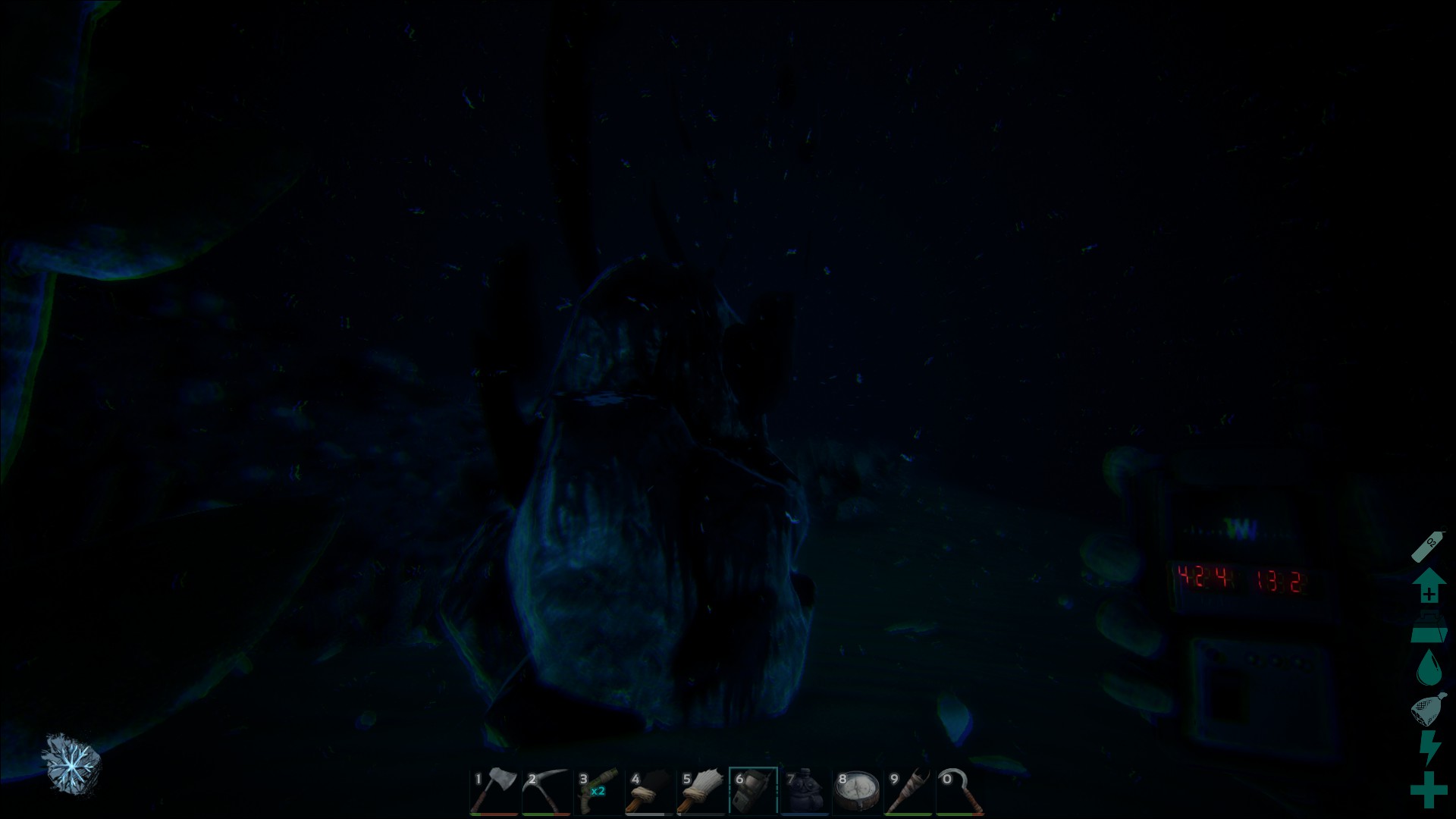Equip the pickaxe in hotbar slot 2
This screenshot has height=819, width=1456.
coord(546,791)
